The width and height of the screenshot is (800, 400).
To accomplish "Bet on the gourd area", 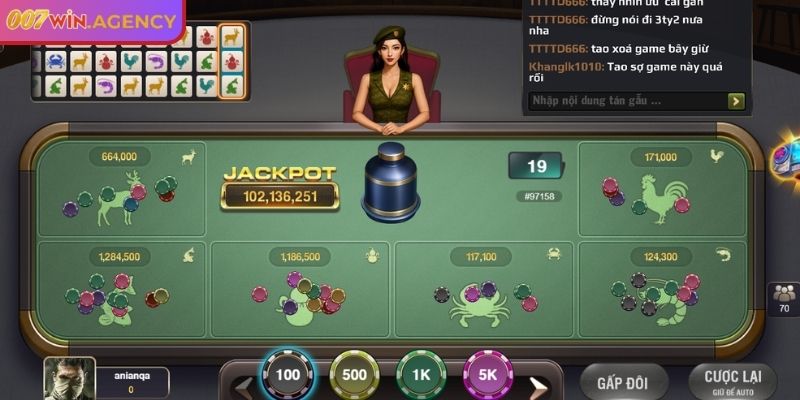I will 302,289.
